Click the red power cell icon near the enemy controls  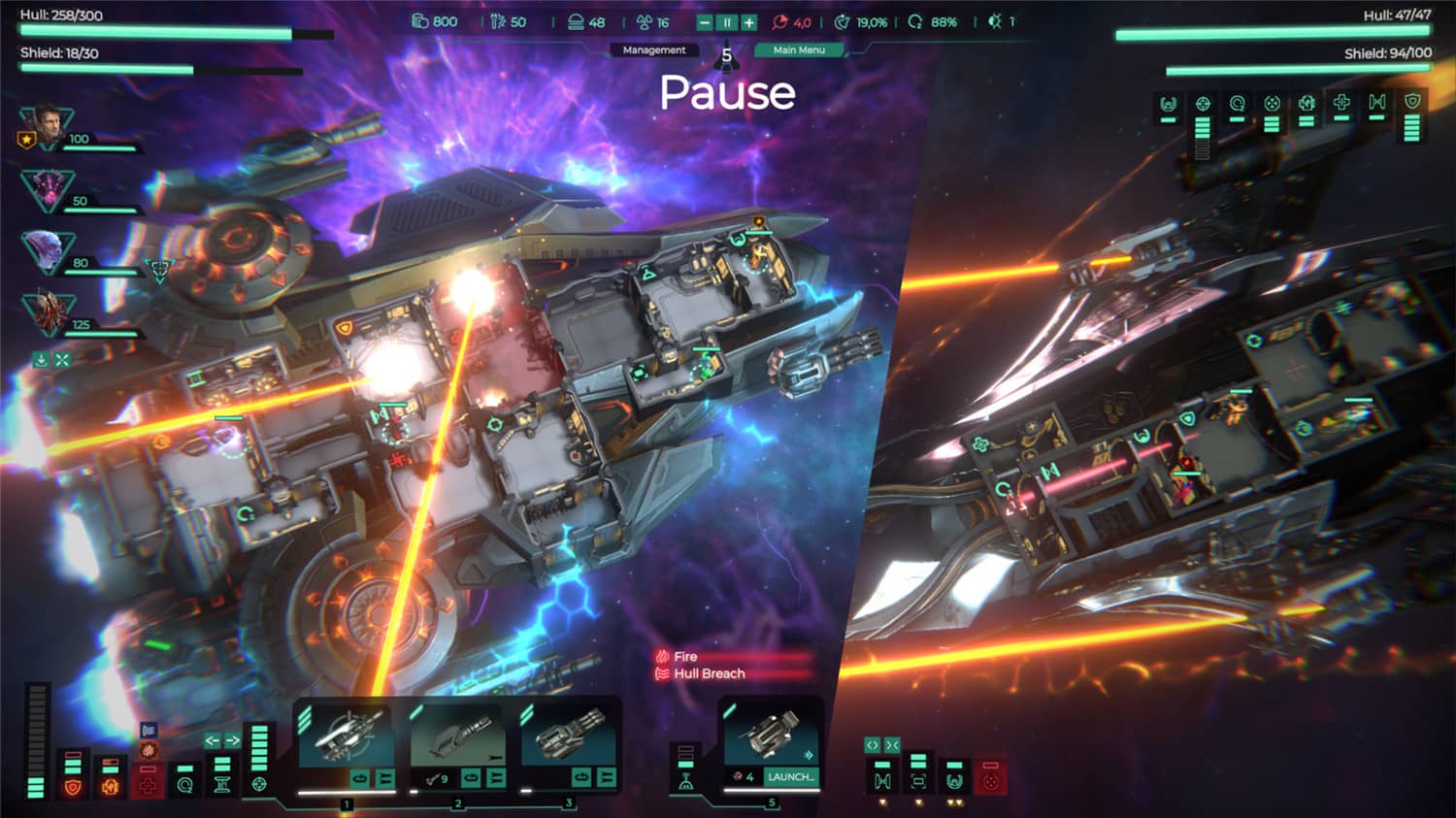[989, 779]
